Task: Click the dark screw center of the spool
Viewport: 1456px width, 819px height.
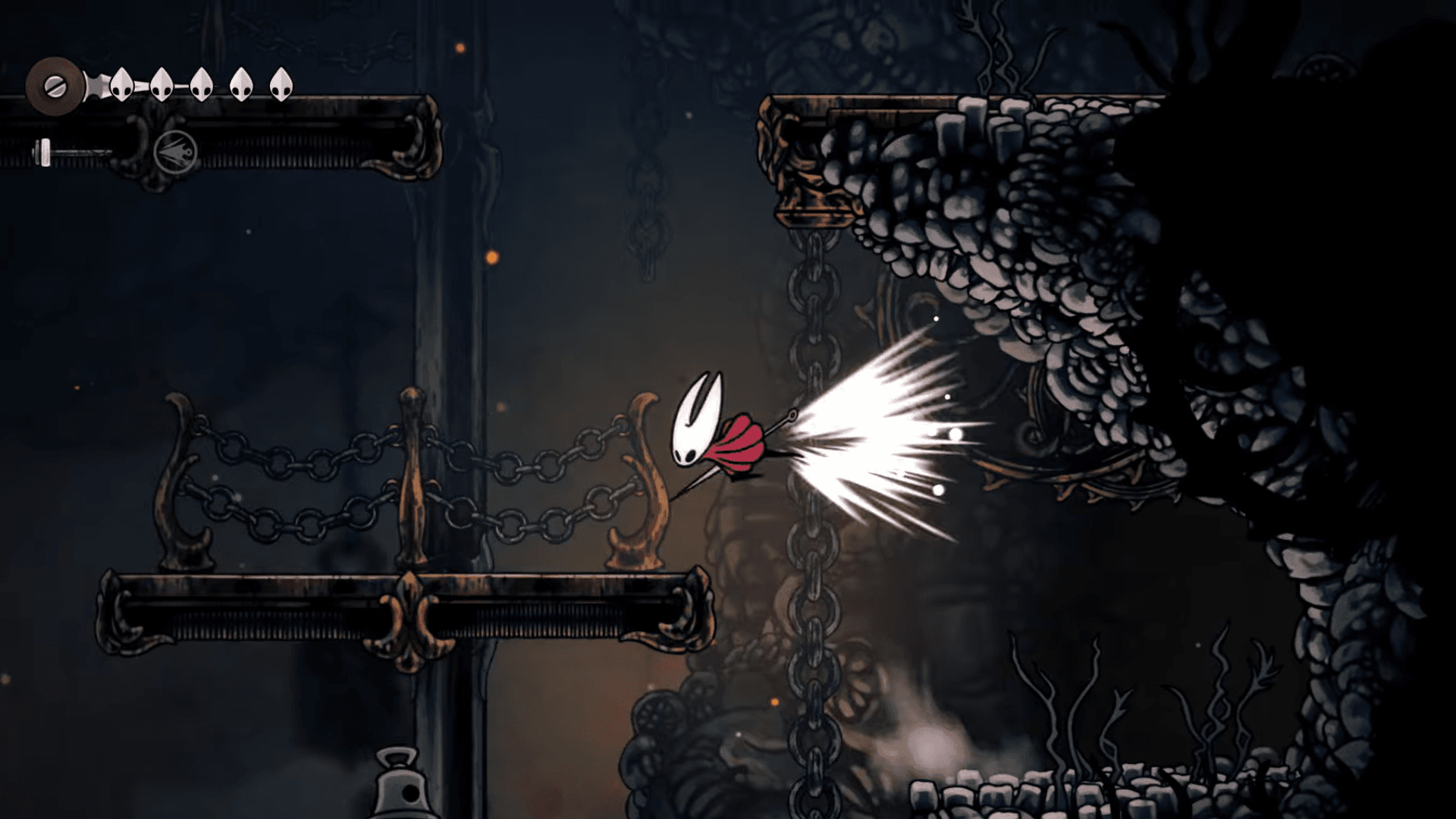Action: 55,85
